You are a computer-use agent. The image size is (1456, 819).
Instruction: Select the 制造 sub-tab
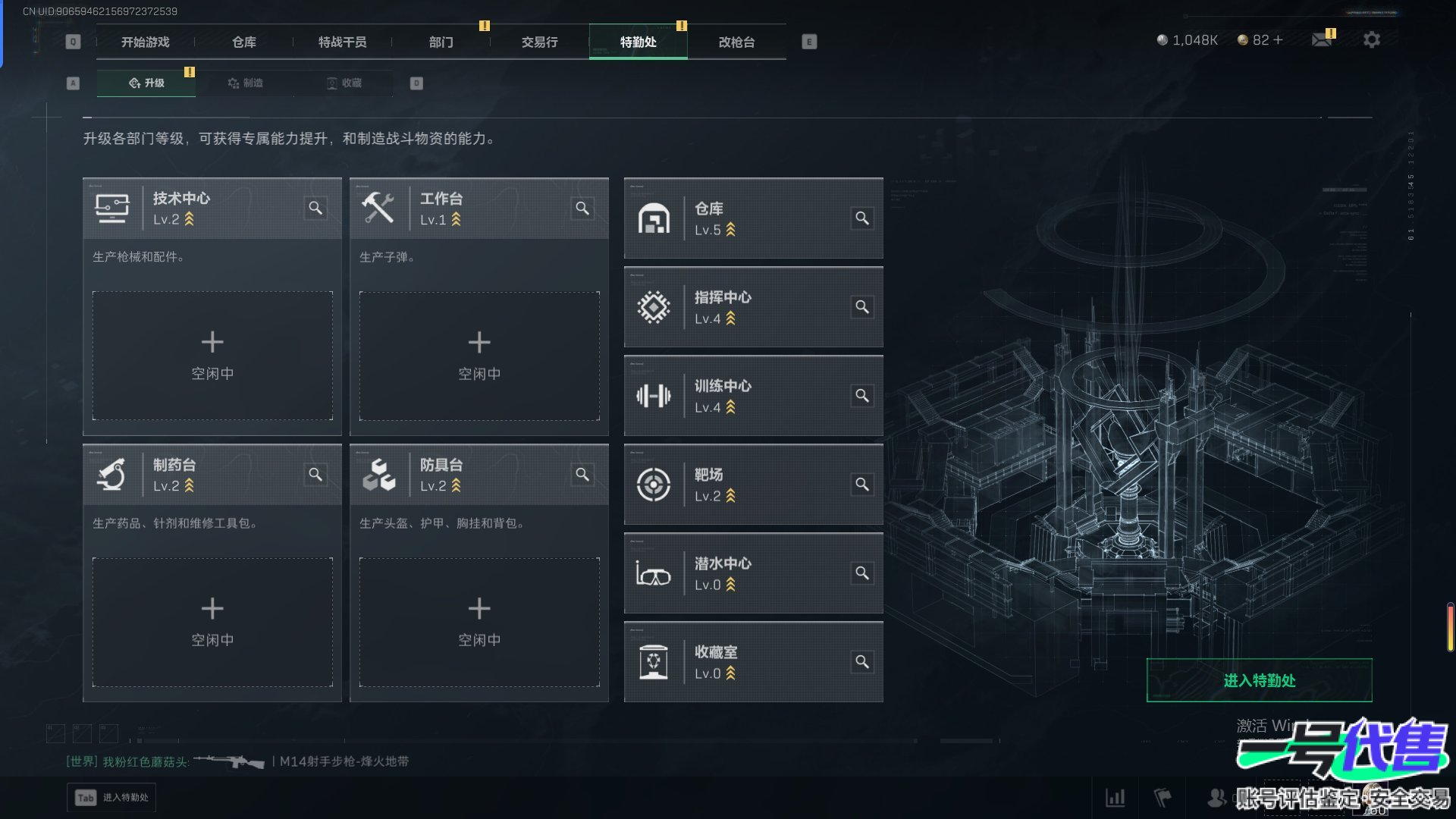(246, 83)
